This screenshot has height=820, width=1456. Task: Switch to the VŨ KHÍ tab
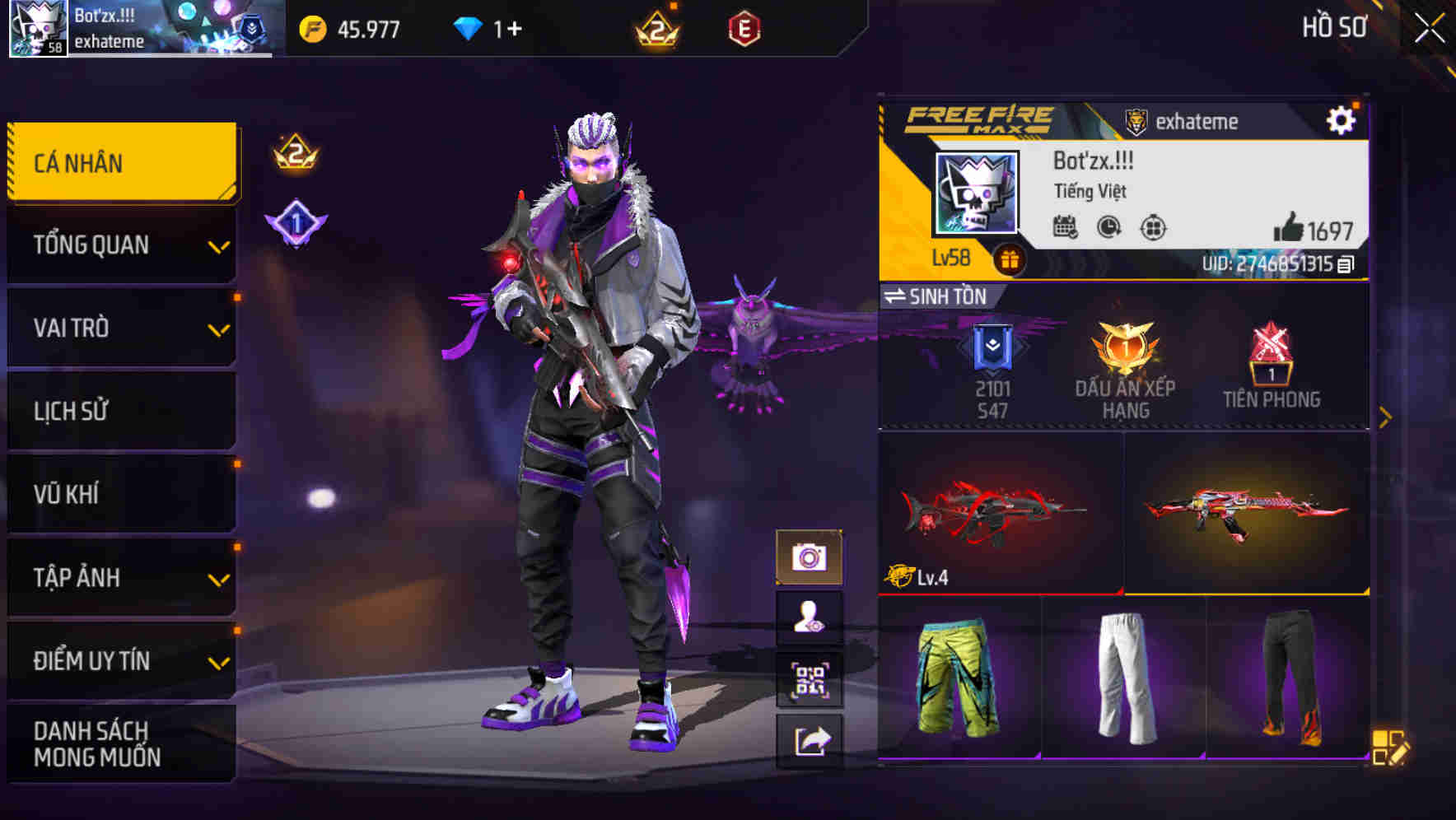pyautogui.click(x=120, y=494)
